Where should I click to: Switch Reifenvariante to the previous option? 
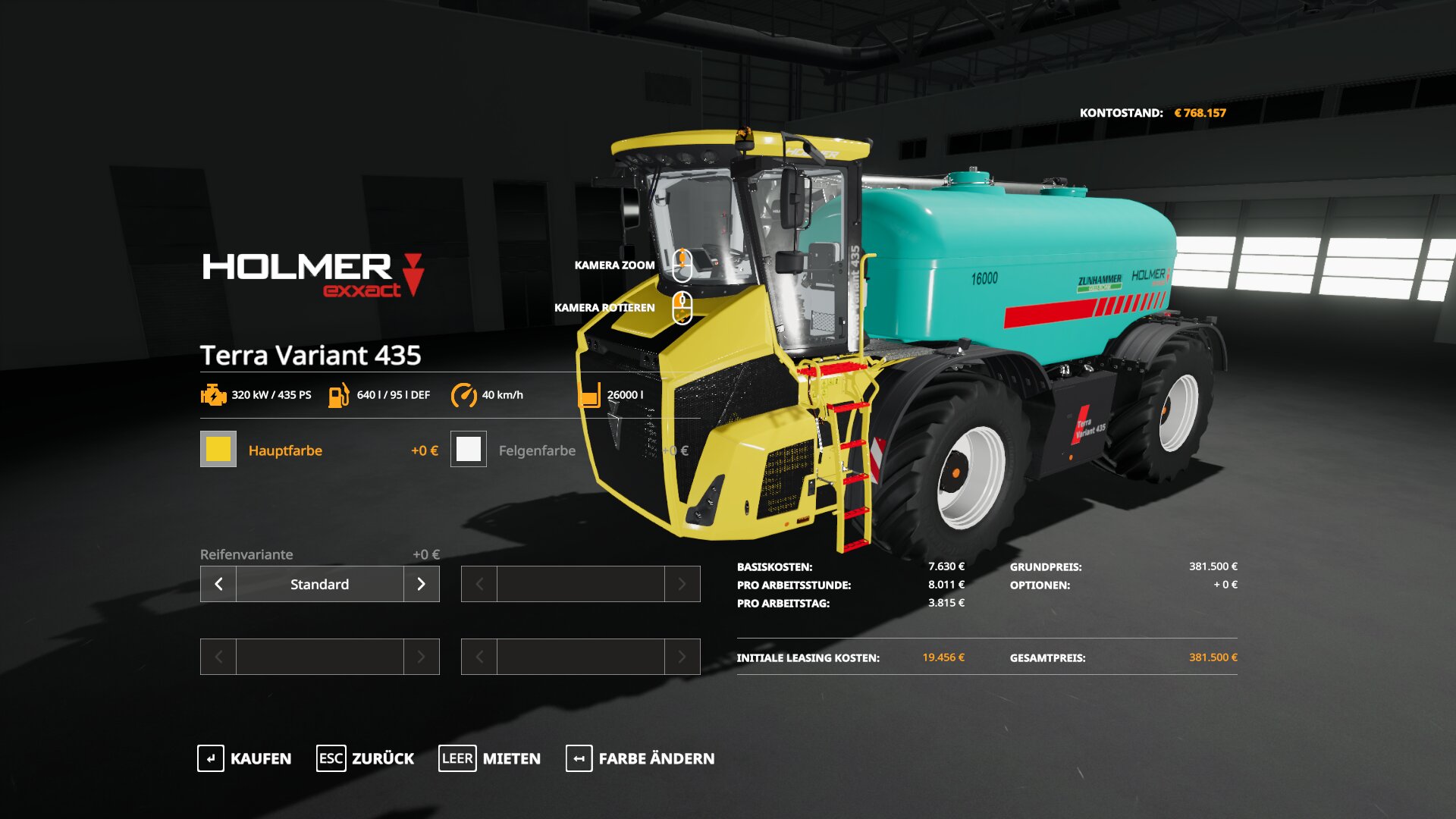(218, 584)
